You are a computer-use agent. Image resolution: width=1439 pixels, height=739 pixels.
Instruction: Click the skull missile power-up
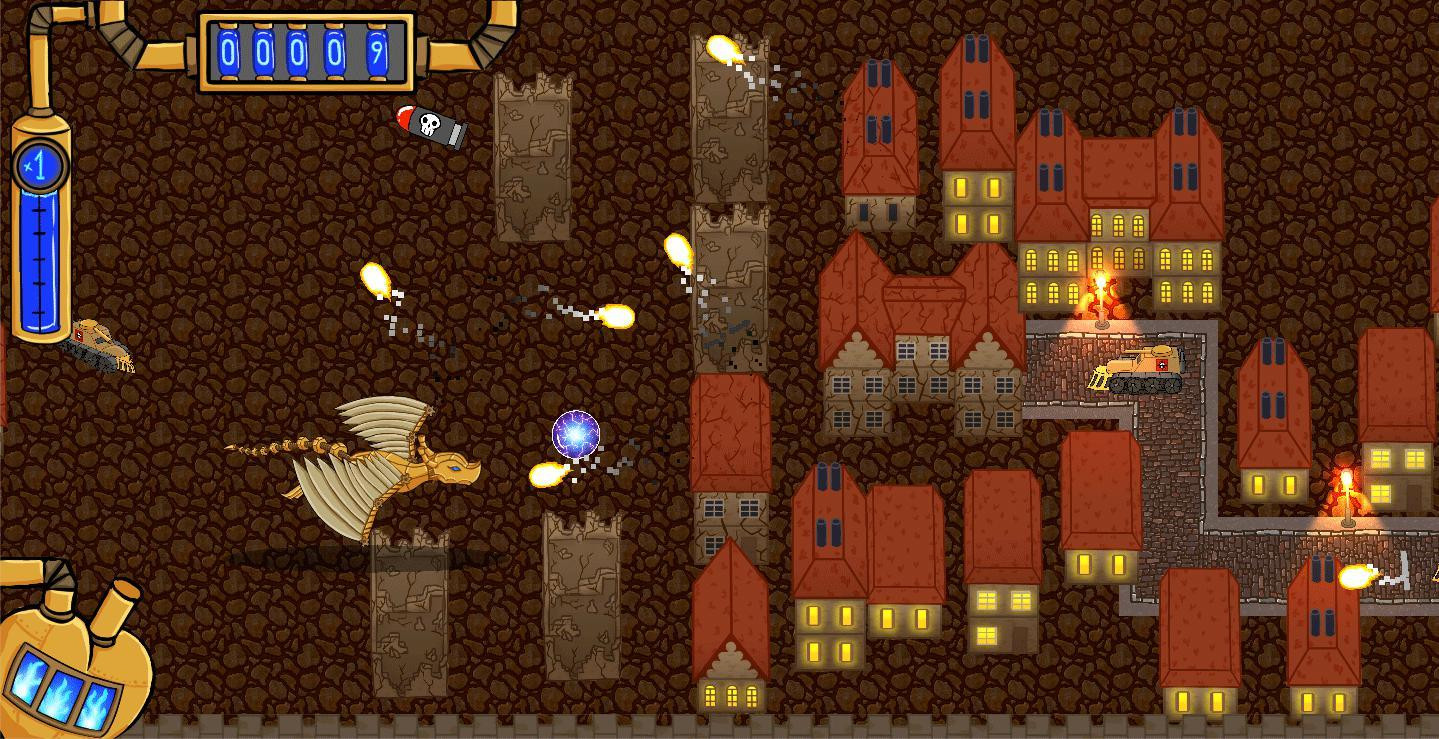coord(425,125)
